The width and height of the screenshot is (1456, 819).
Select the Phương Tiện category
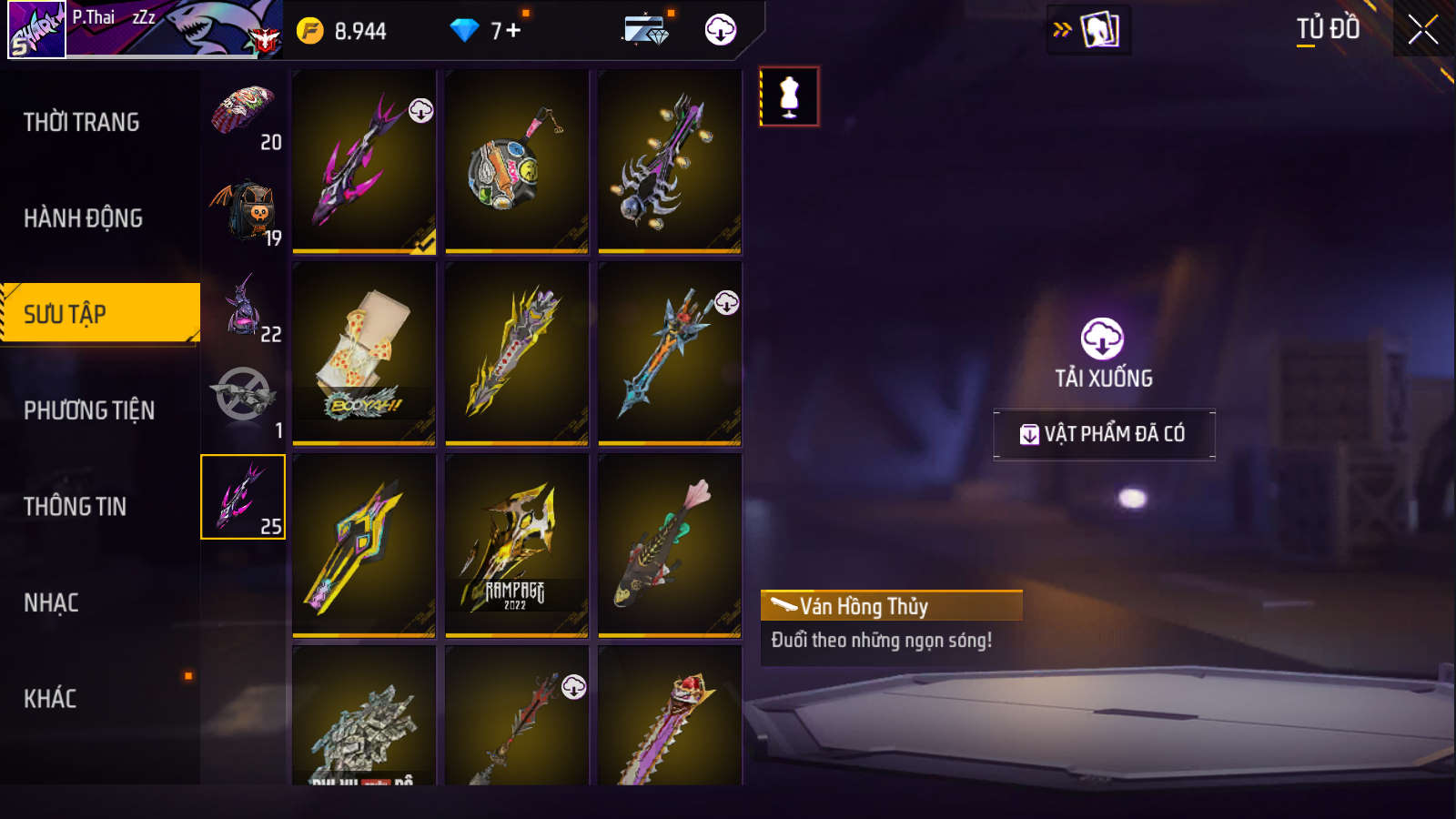[89, 410]
